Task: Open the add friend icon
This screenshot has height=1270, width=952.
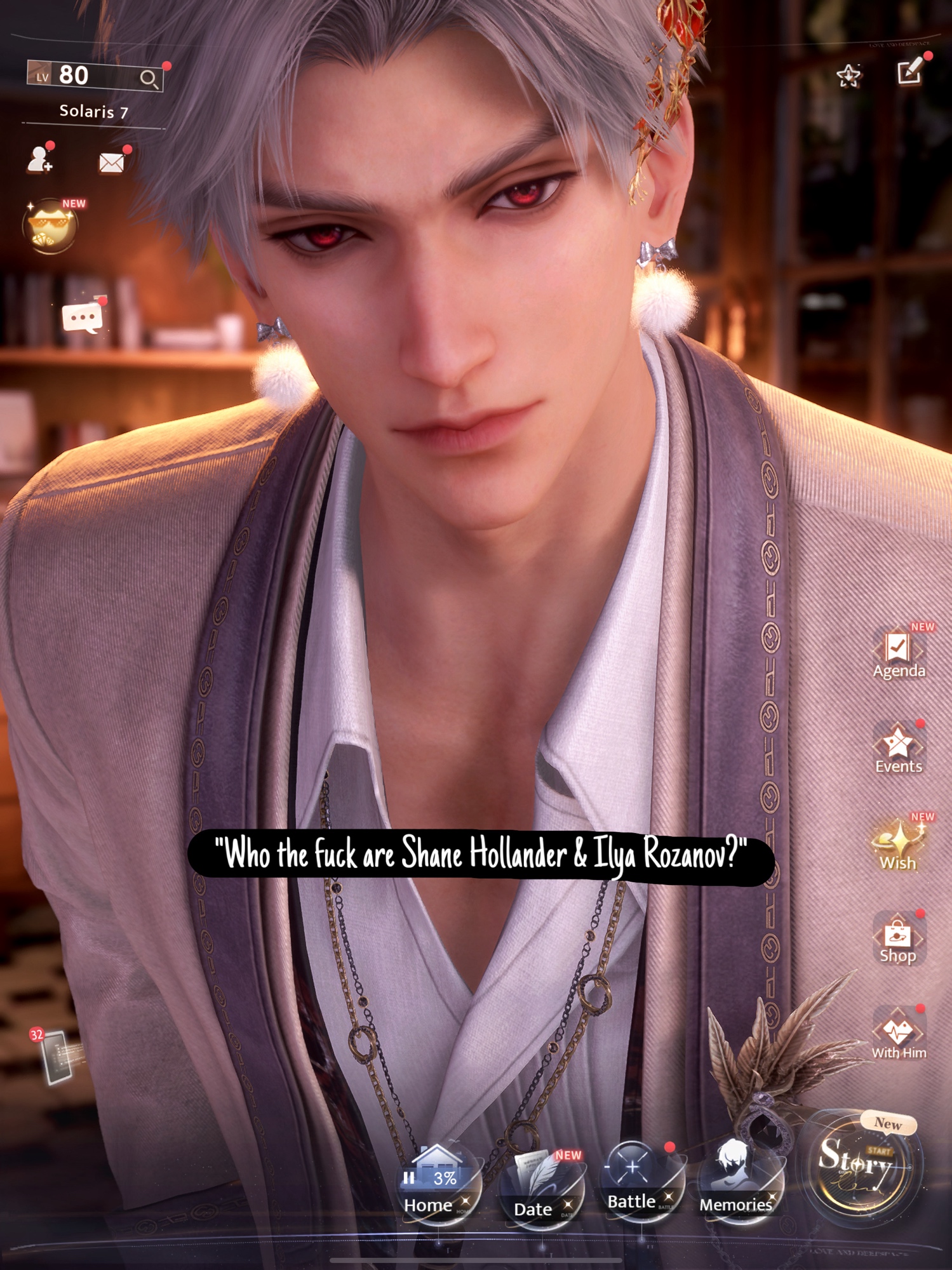Action: (40, 159)
